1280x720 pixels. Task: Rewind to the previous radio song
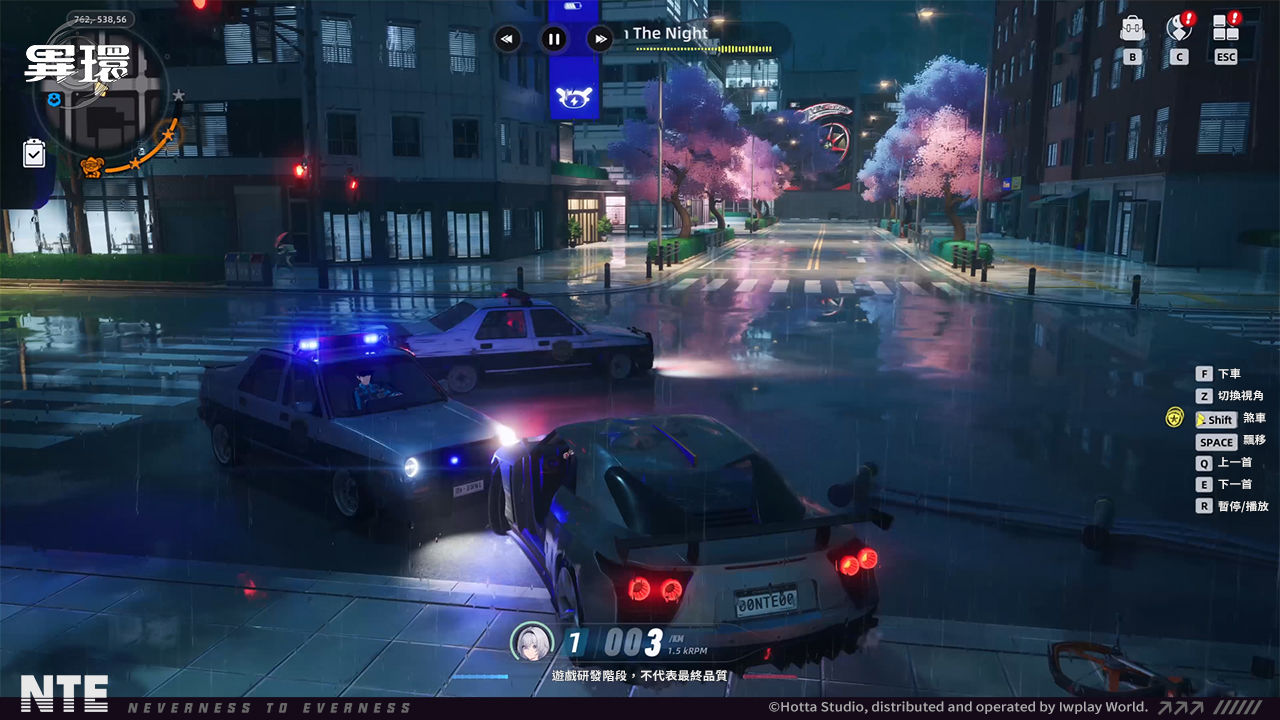pyautogui.click(x=507, y=40)
